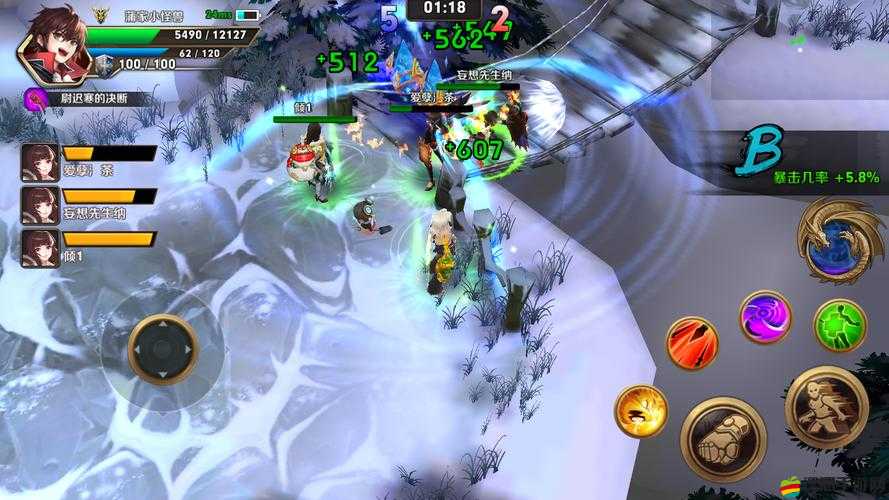Tap the virtual movement joystick
Screen dimensions: 889x500
163,349
